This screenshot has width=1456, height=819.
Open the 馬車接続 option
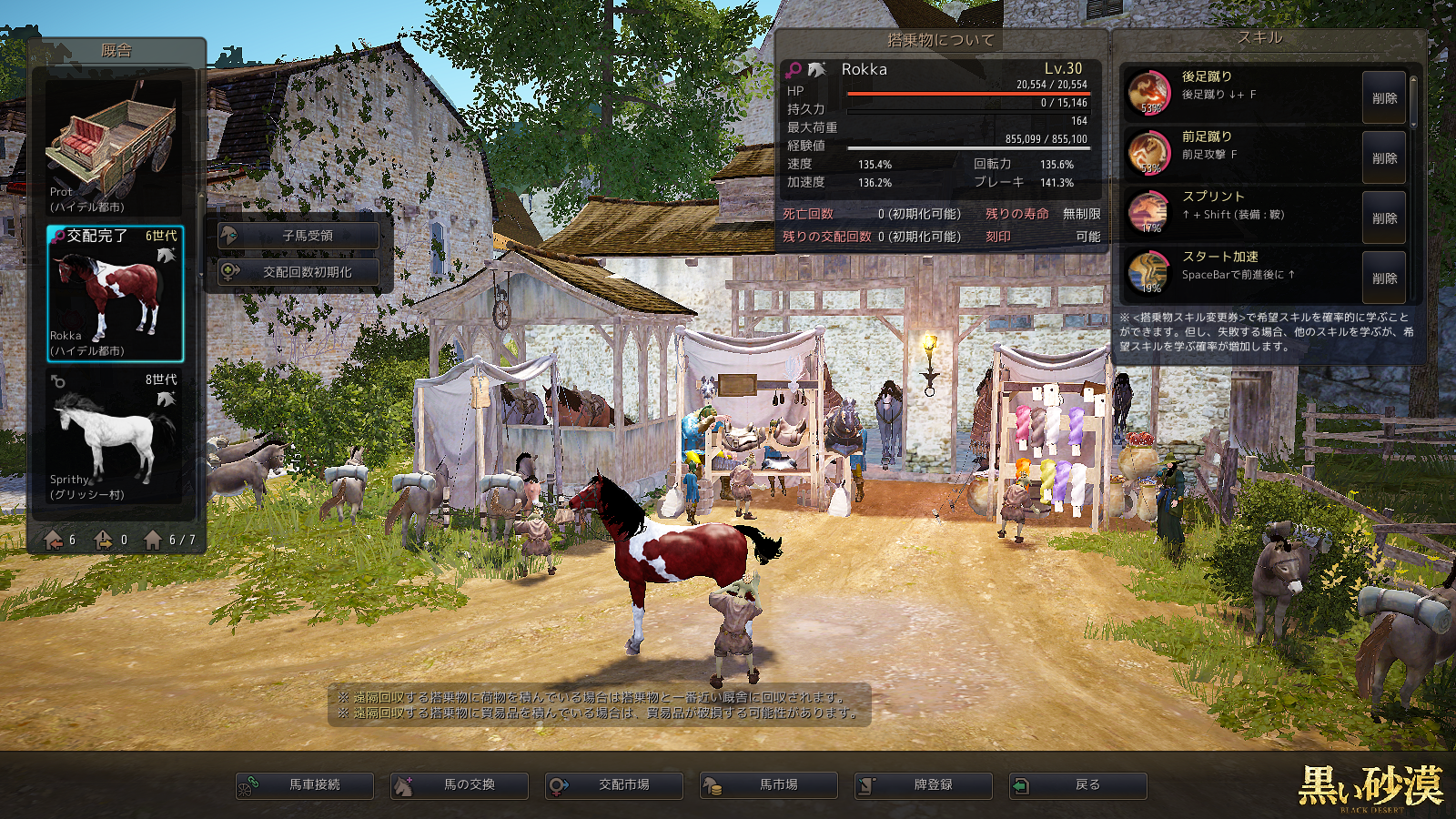(305, 785)
